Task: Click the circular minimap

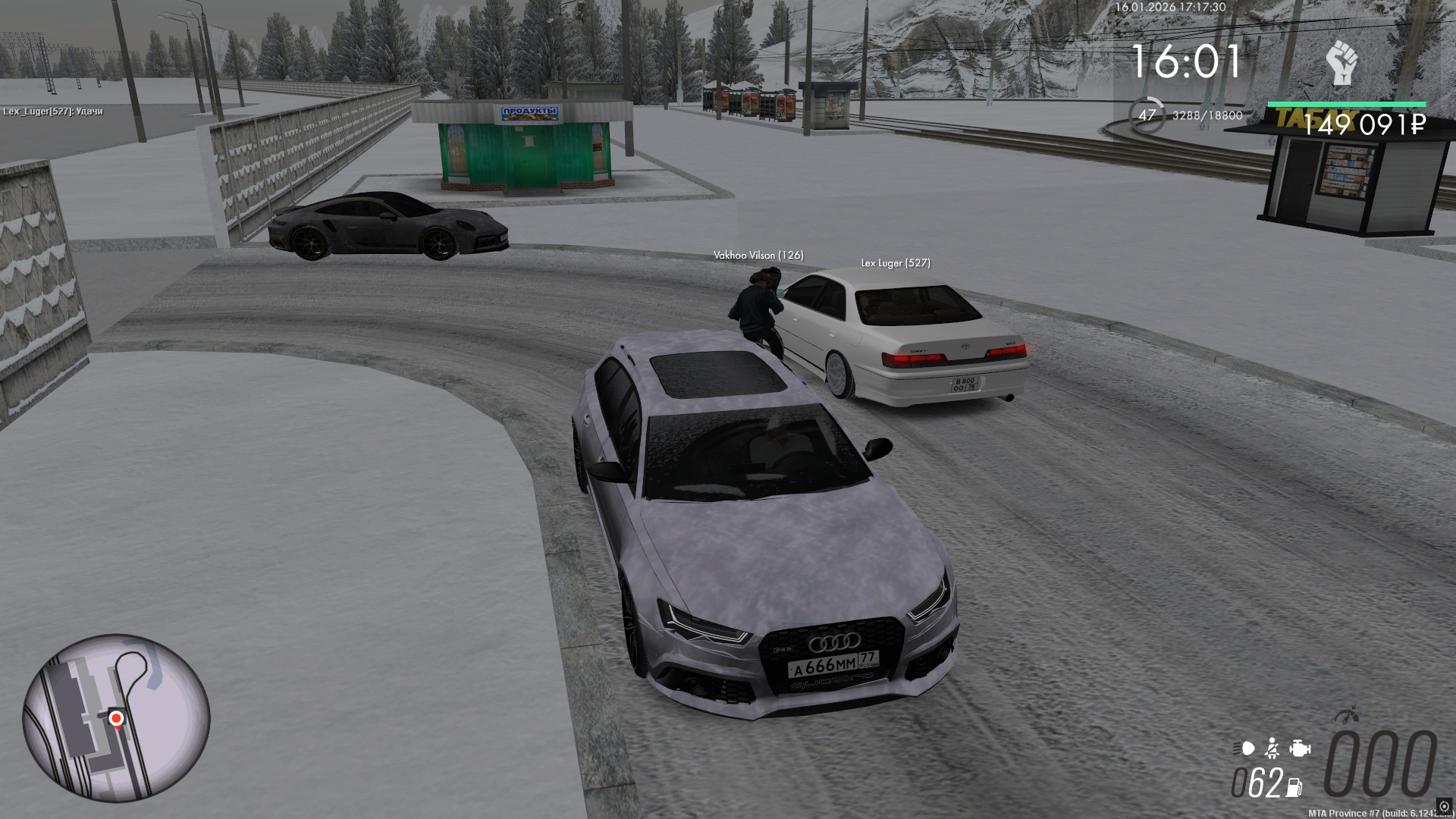Action: point(116,718)
